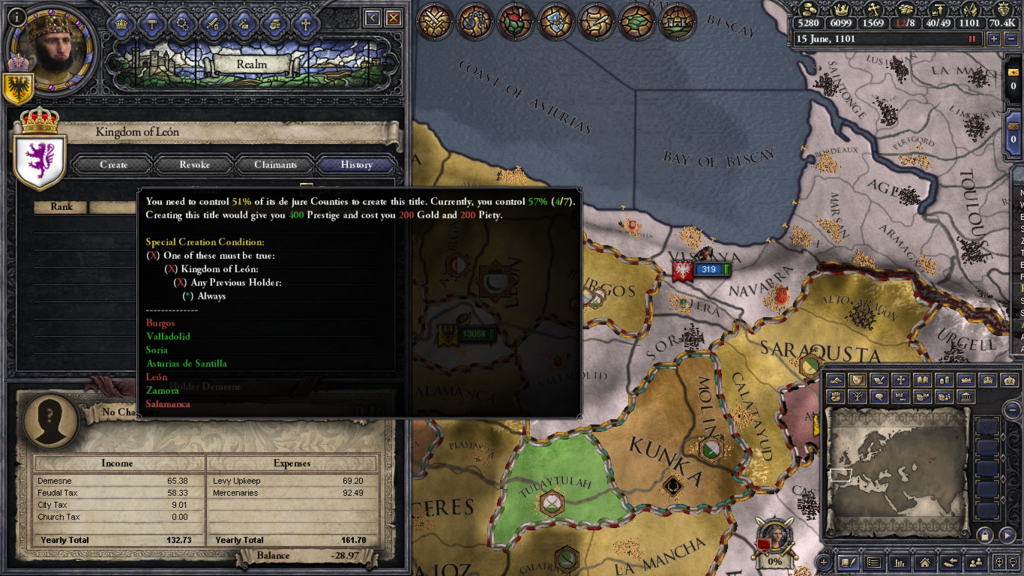Go back with the yellow arrow button
Image resolution: width=1024 pixels, height=576 pixels.
373,18
